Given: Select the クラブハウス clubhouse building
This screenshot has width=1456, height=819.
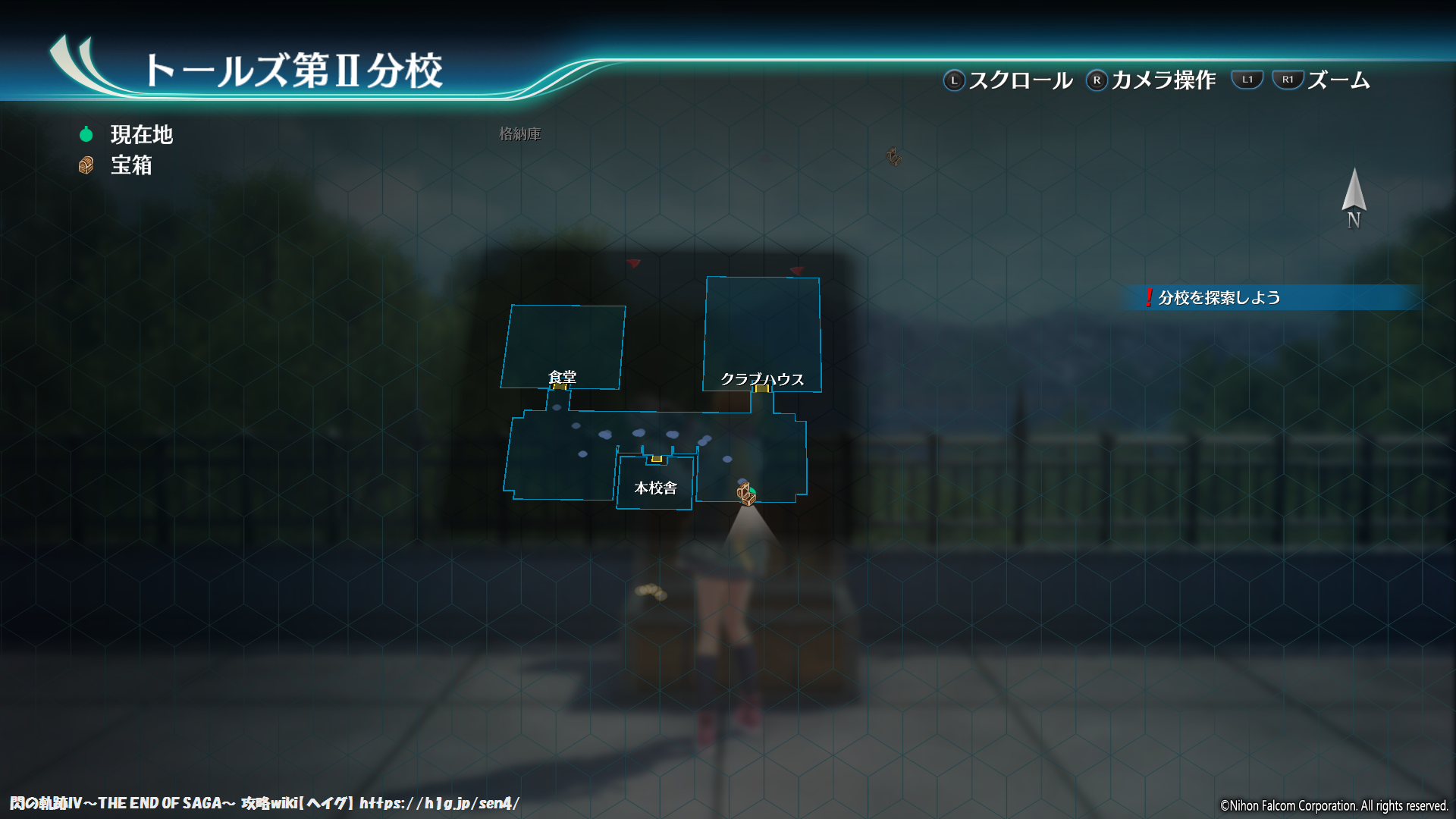Looking at the screenshot, I should (x=762, y=334).
